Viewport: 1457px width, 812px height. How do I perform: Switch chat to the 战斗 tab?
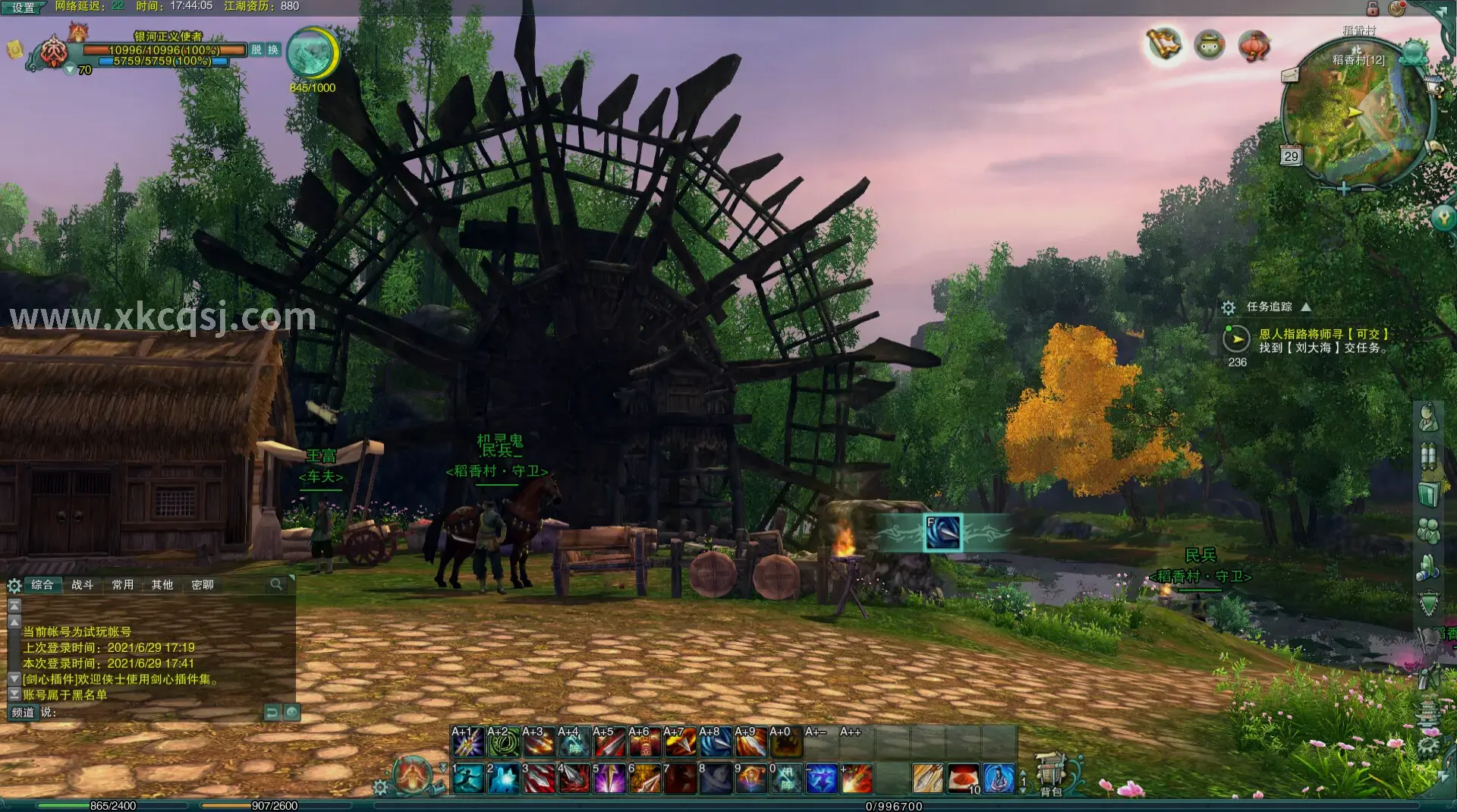coord(83,585)
